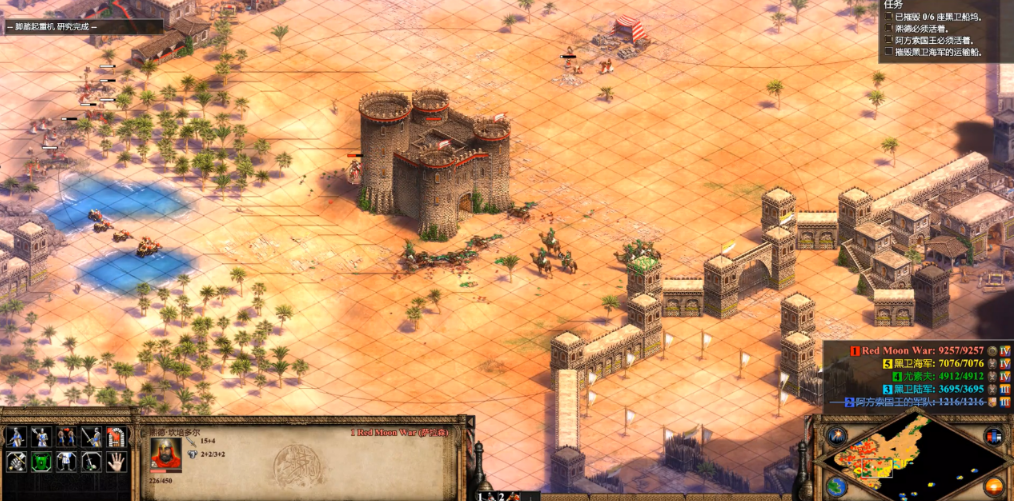
Task: Click the orange sun button beside minimap
Action: coord(993,486)
